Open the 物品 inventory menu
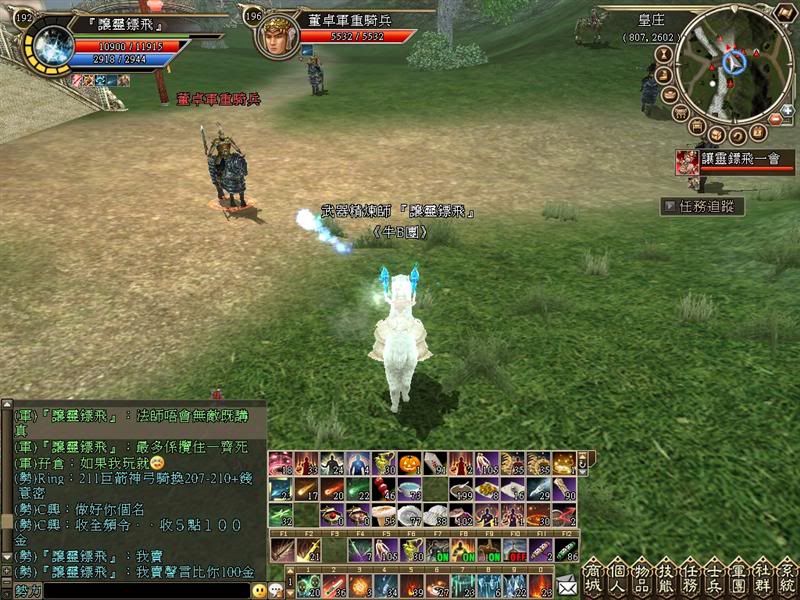 pos(641,577)
